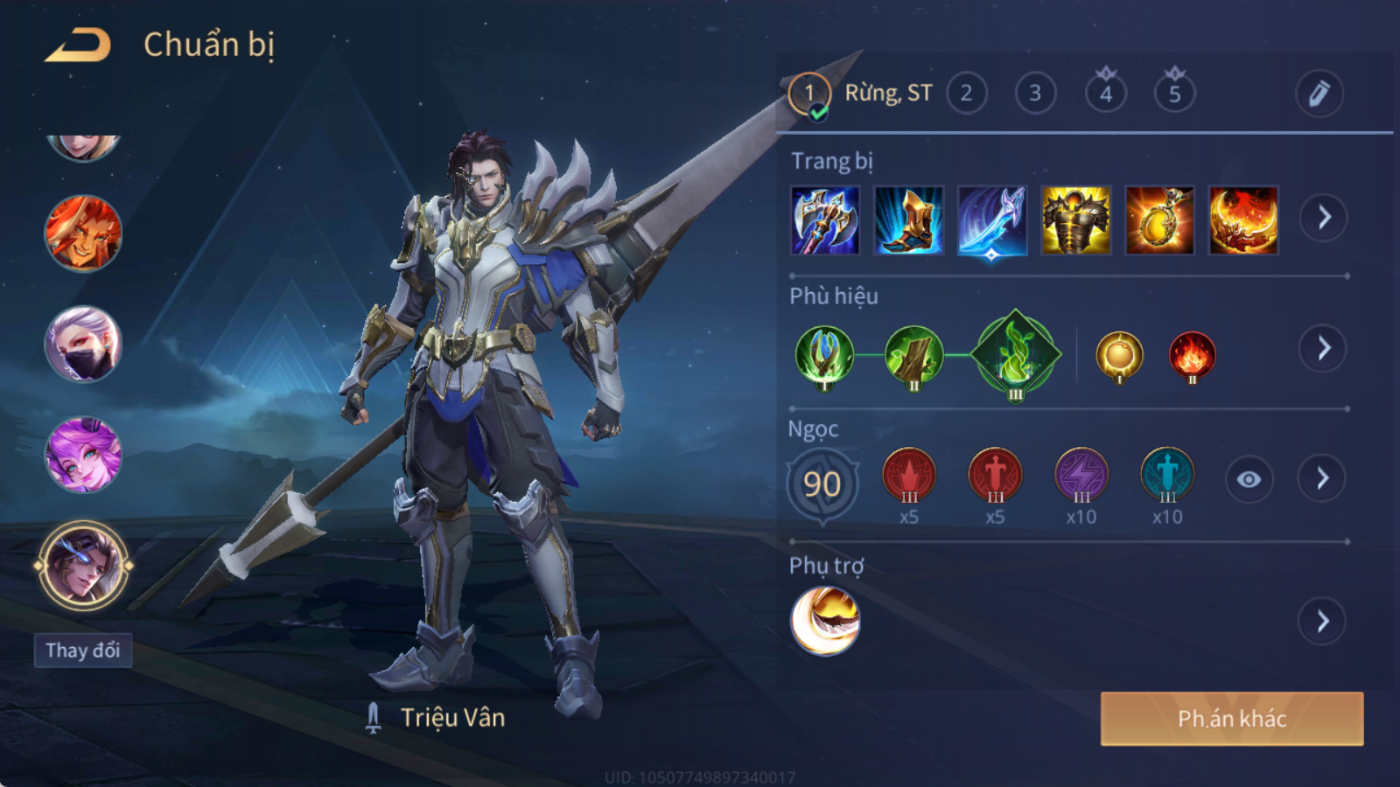Viewport: 1400px width, 787px height.
Task: Select the axe equipment item
Action: pos(825,220)
